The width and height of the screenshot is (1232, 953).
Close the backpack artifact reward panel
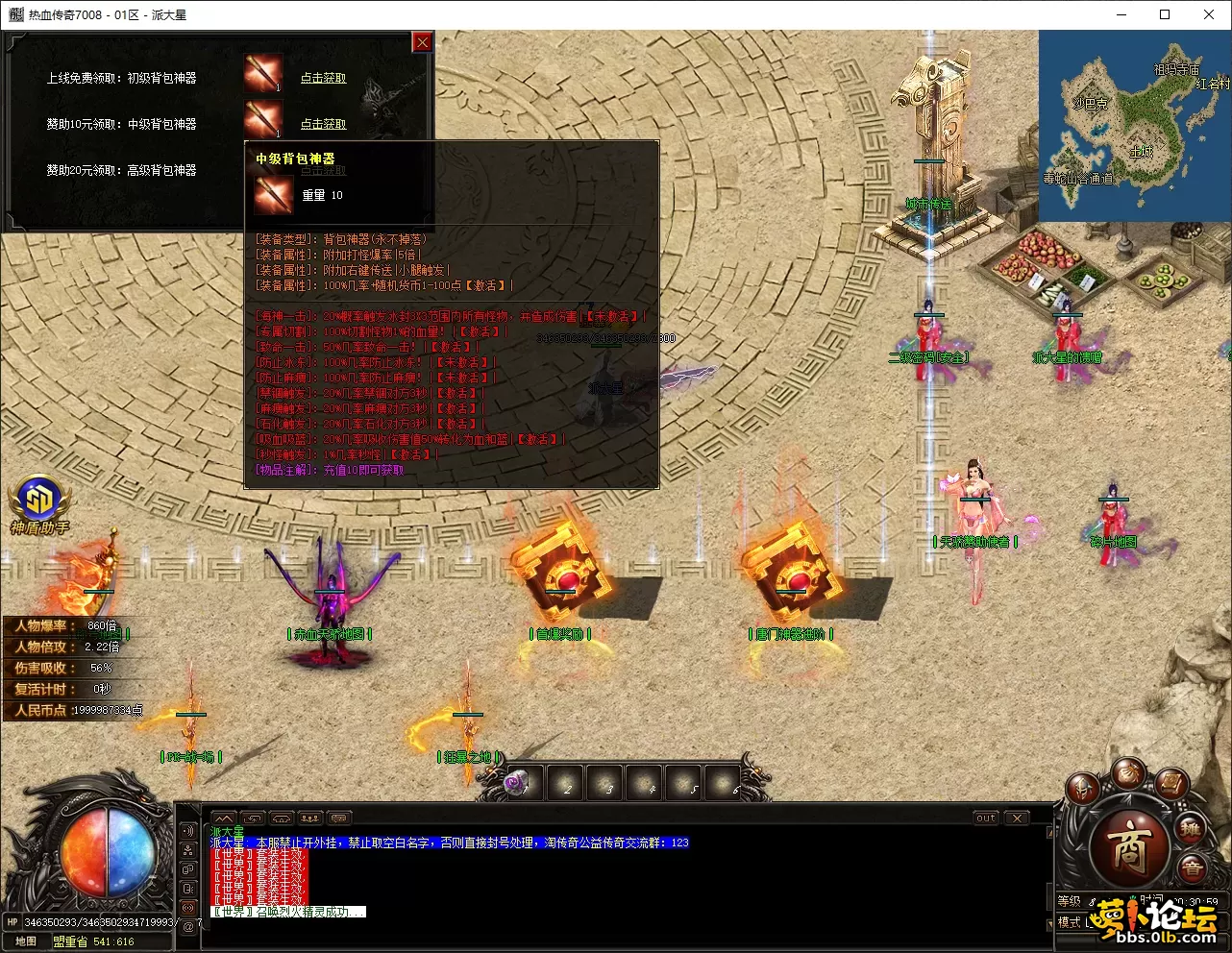point(422,42)
